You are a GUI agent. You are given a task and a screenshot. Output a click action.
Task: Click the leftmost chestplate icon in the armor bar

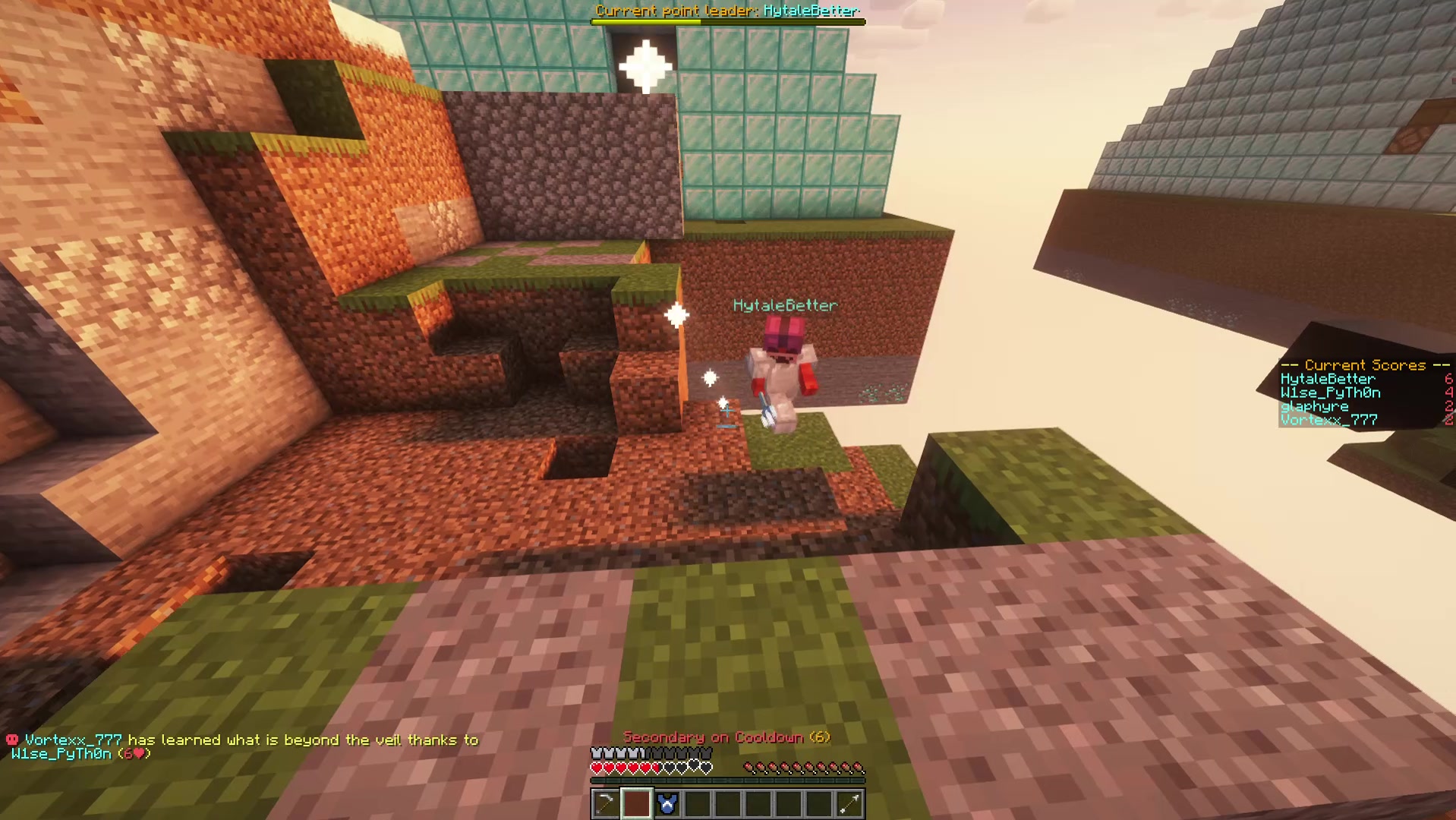(597, 753)
